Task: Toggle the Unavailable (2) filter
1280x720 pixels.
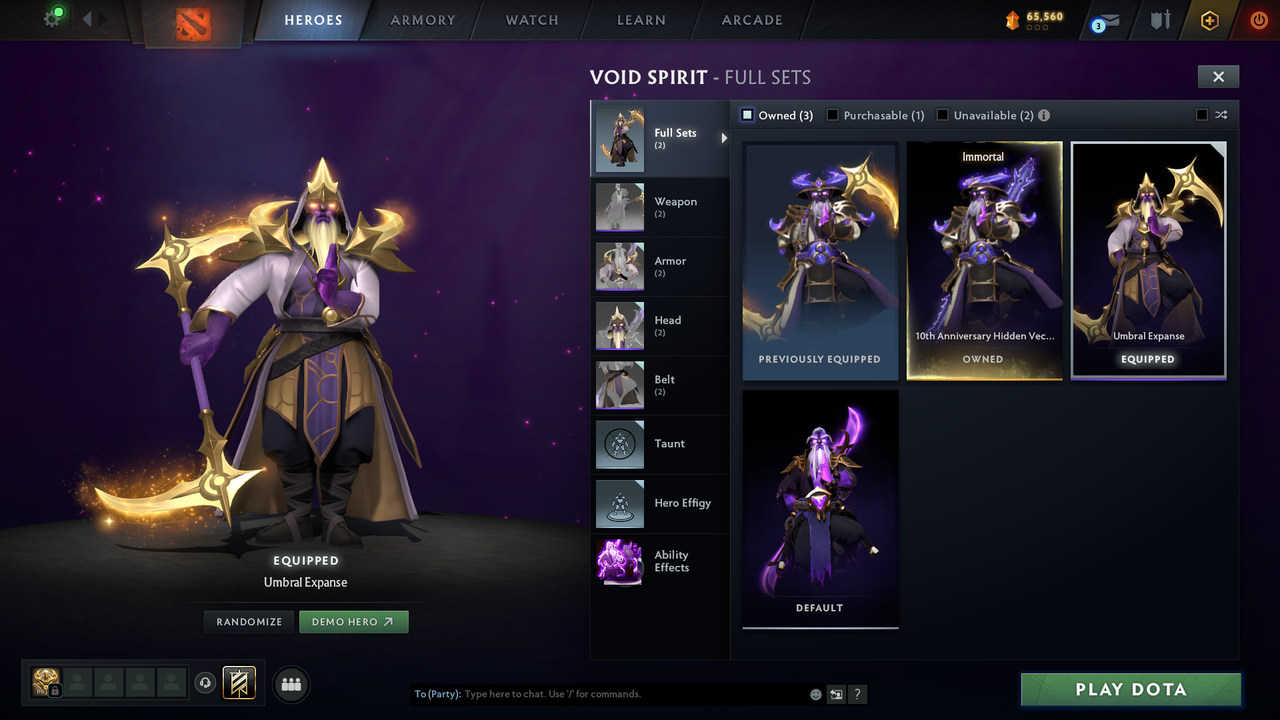Action: [941, 115]
